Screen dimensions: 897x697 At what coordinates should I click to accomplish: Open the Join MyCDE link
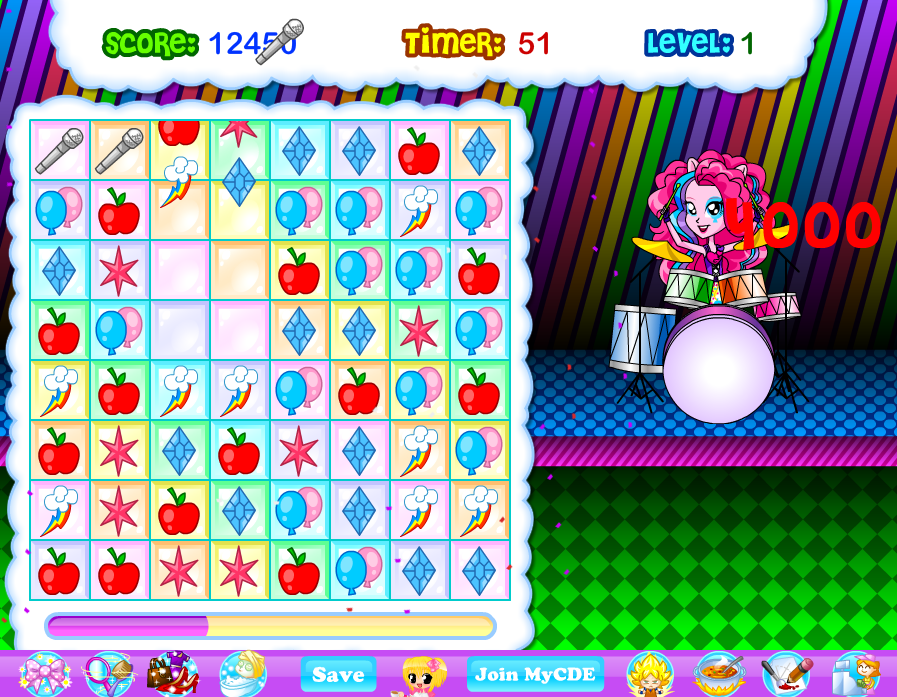[x=535, y=674]
